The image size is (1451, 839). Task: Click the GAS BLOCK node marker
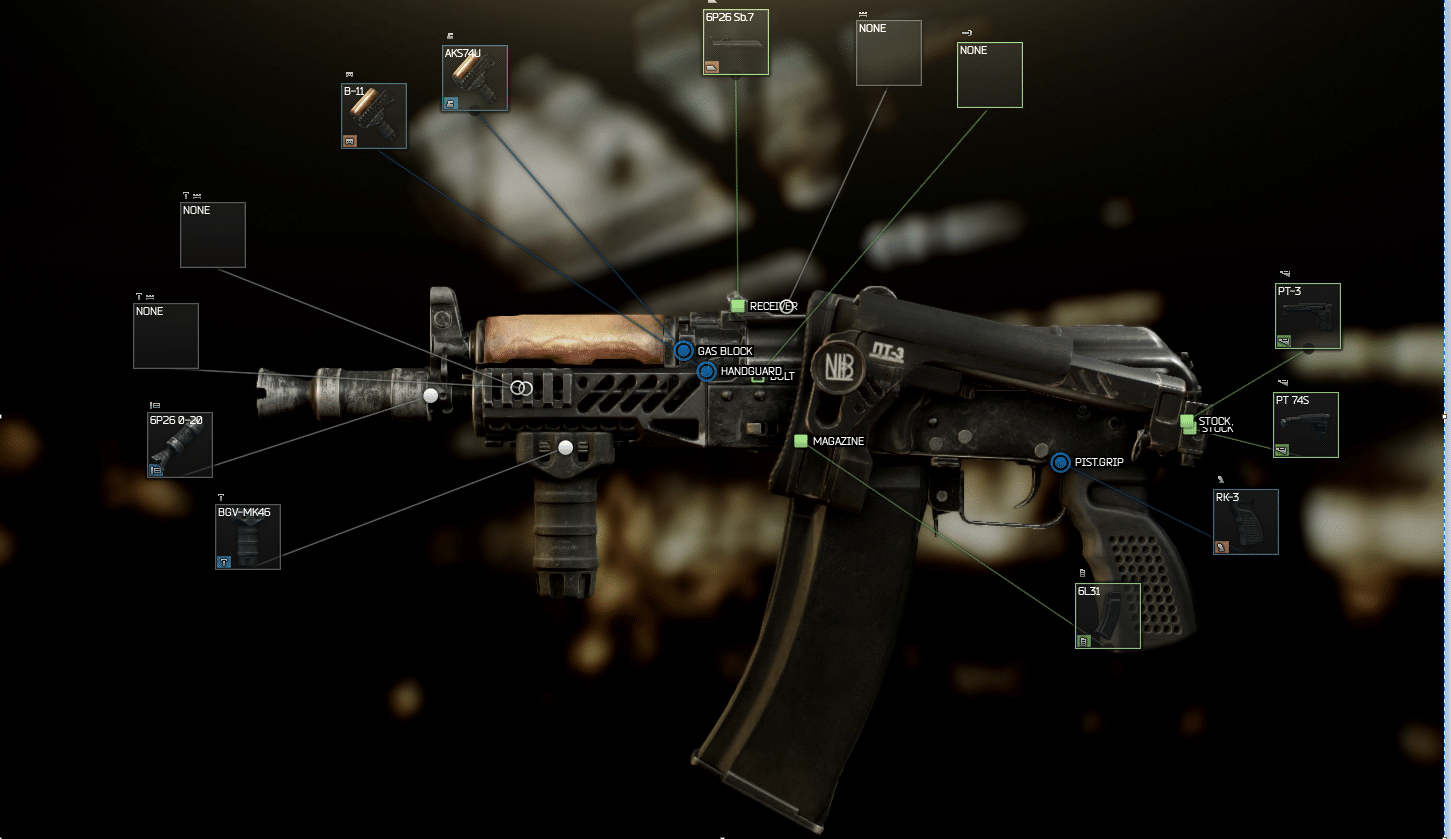click(684, 351)
